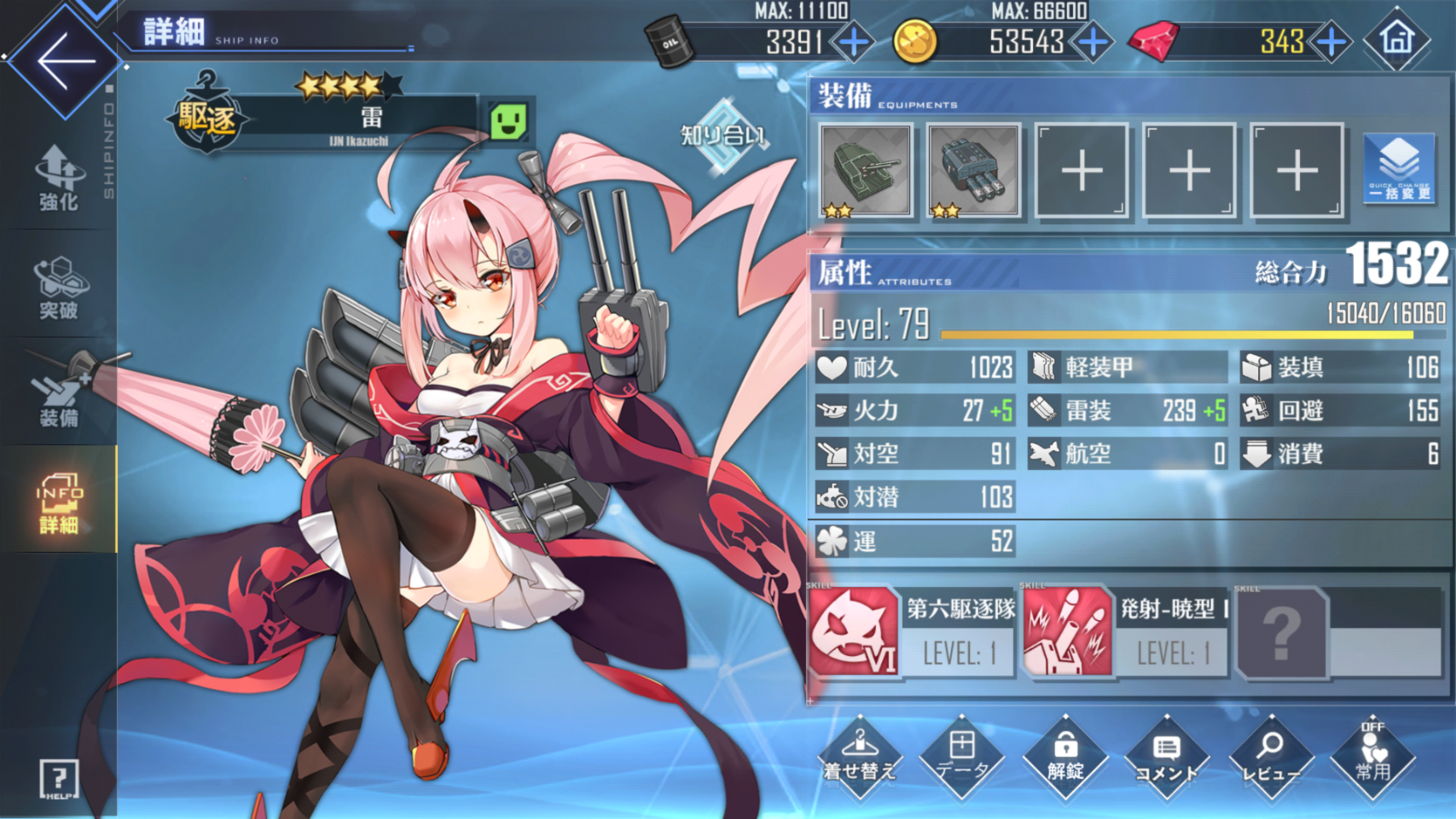This screenshot has height=819, width=1456.
Task: Switch to the 強化 enhance tab
Action: tap(58, 177)
